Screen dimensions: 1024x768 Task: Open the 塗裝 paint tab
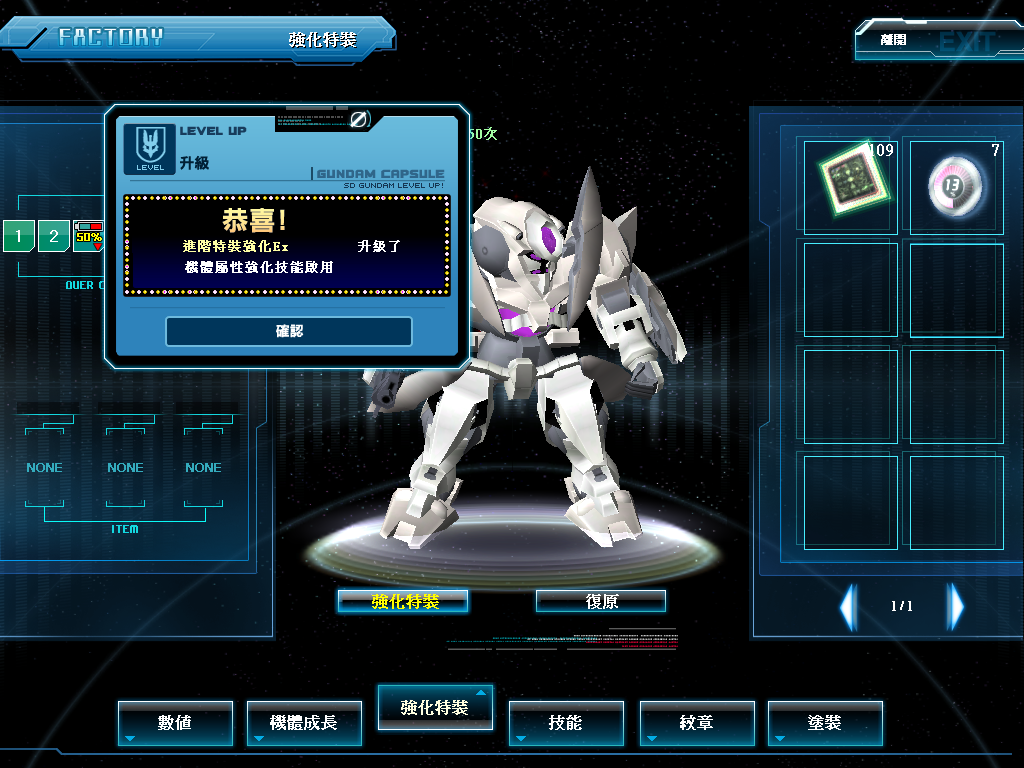(825, 722)
